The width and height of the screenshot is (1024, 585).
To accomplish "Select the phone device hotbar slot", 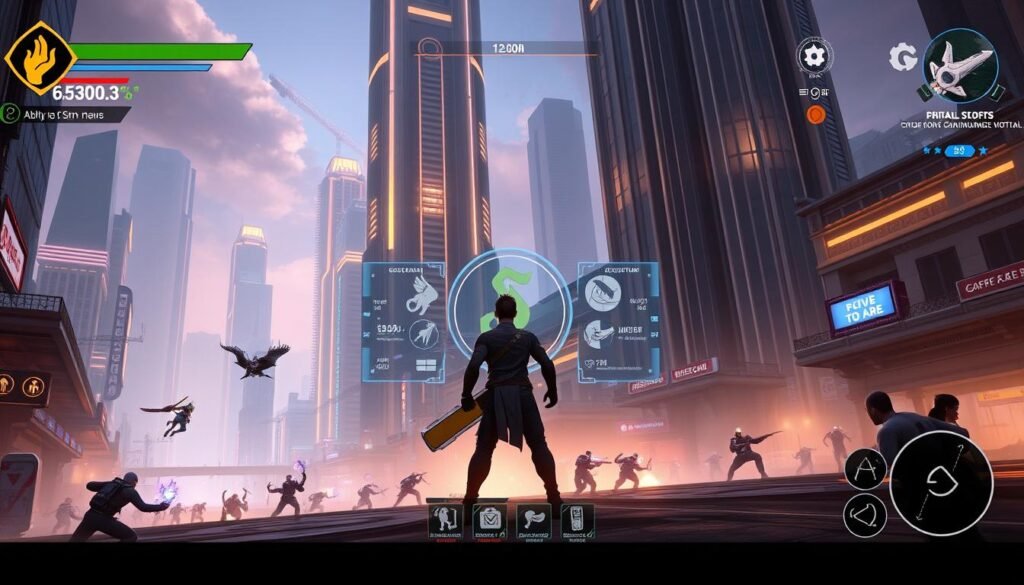I will [578, 520].
